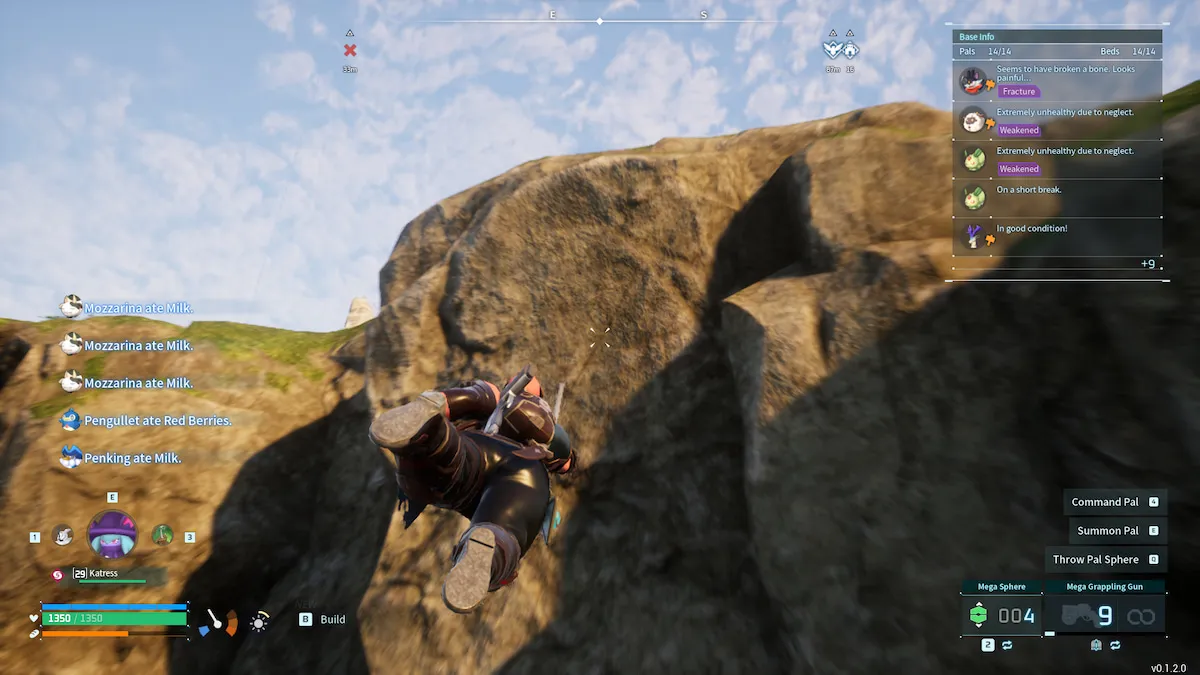The height and width of the screenshot is (675, 1200).
Task: Click the Throw Pal Sphere action label
Action: coord(1096,560)
